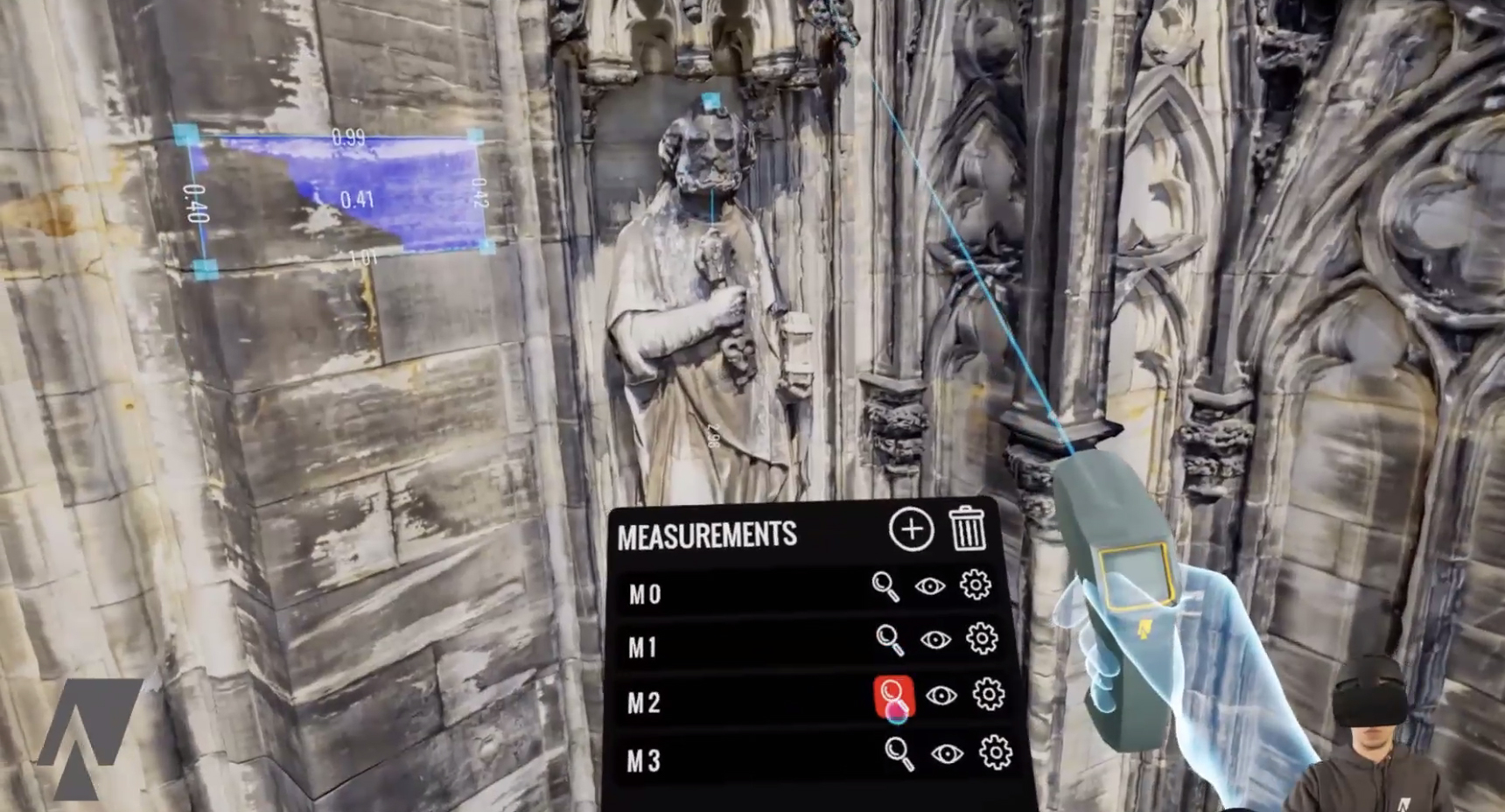This screenshot has width=1505, height=812.
Task: Add a new measurement with the plus button
Action: pyautogui.click(x=911, y=529)
